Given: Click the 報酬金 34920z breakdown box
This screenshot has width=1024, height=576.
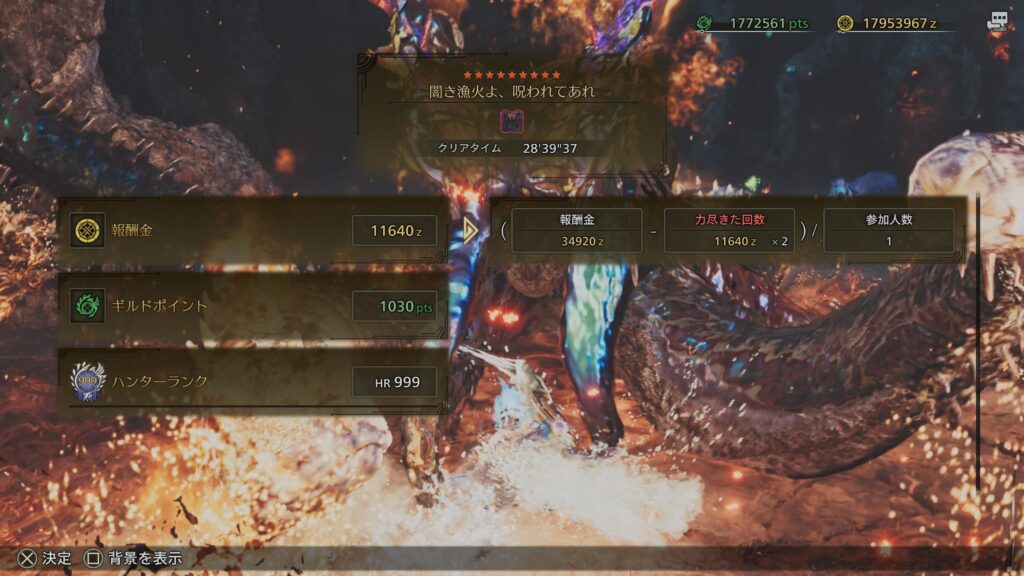Looking at the screenshot, I should (578, 231).
